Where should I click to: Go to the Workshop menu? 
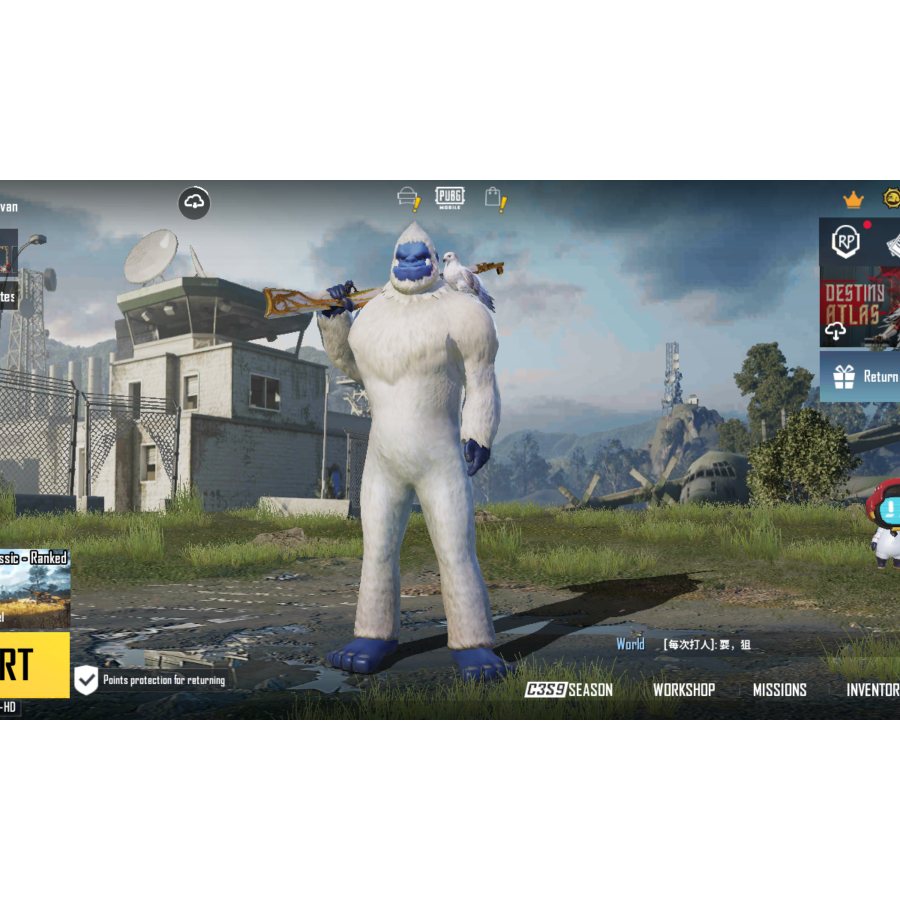pos(684,690)
